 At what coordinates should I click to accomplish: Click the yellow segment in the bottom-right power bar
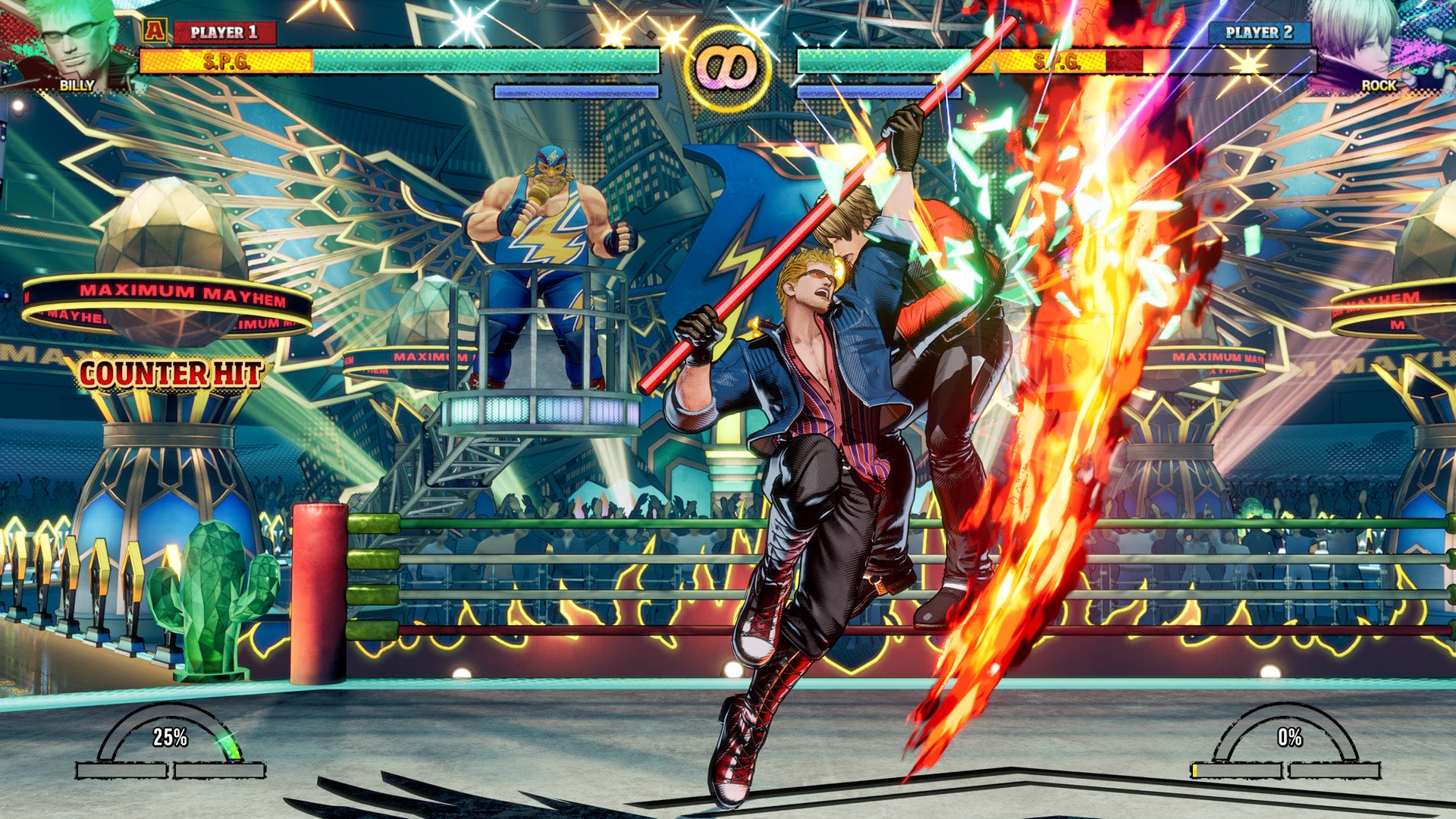tap(1194, 770)
